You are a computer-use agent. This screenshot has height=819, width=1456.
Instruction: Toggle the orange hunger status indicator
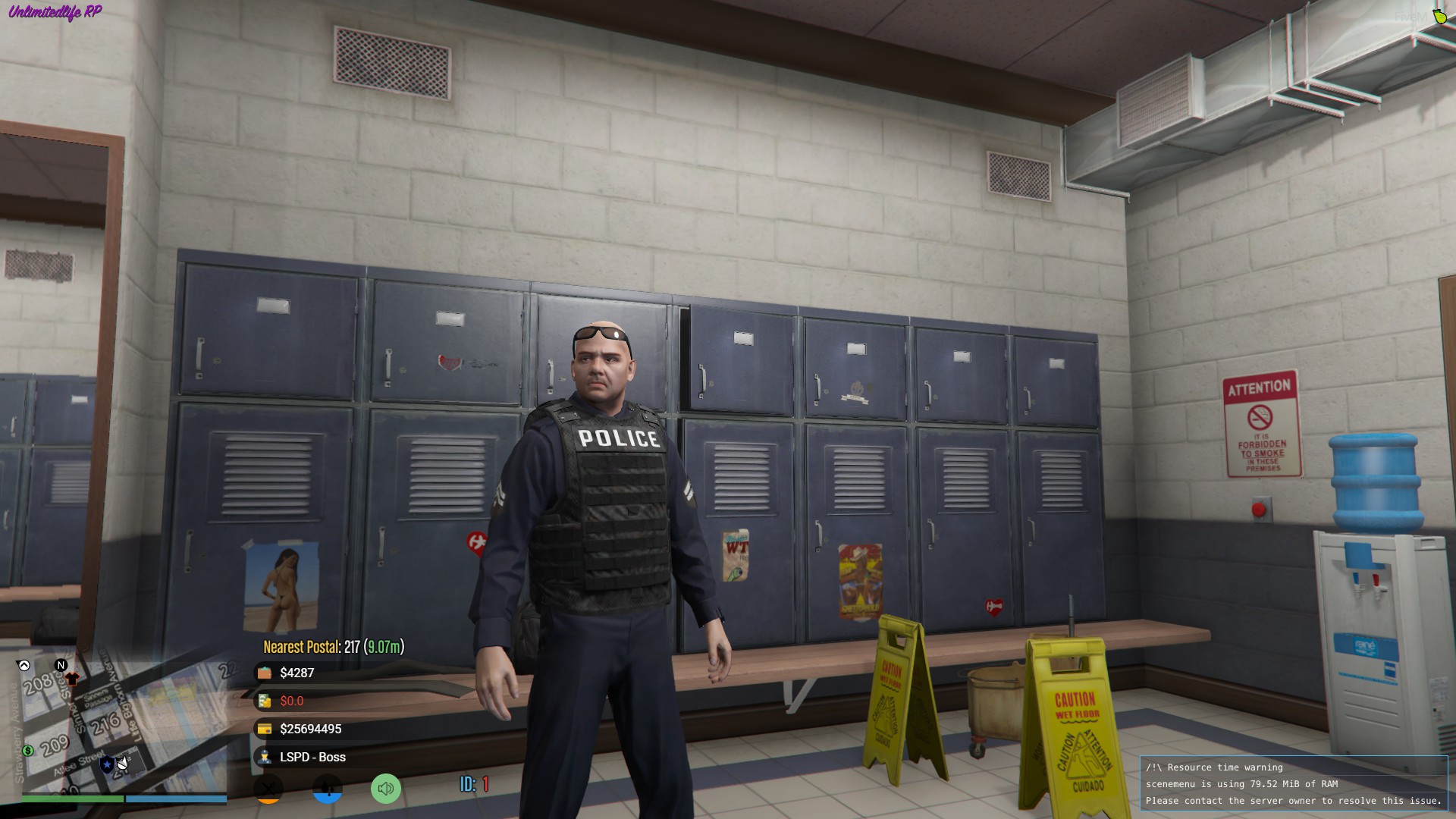coord(267,789)
